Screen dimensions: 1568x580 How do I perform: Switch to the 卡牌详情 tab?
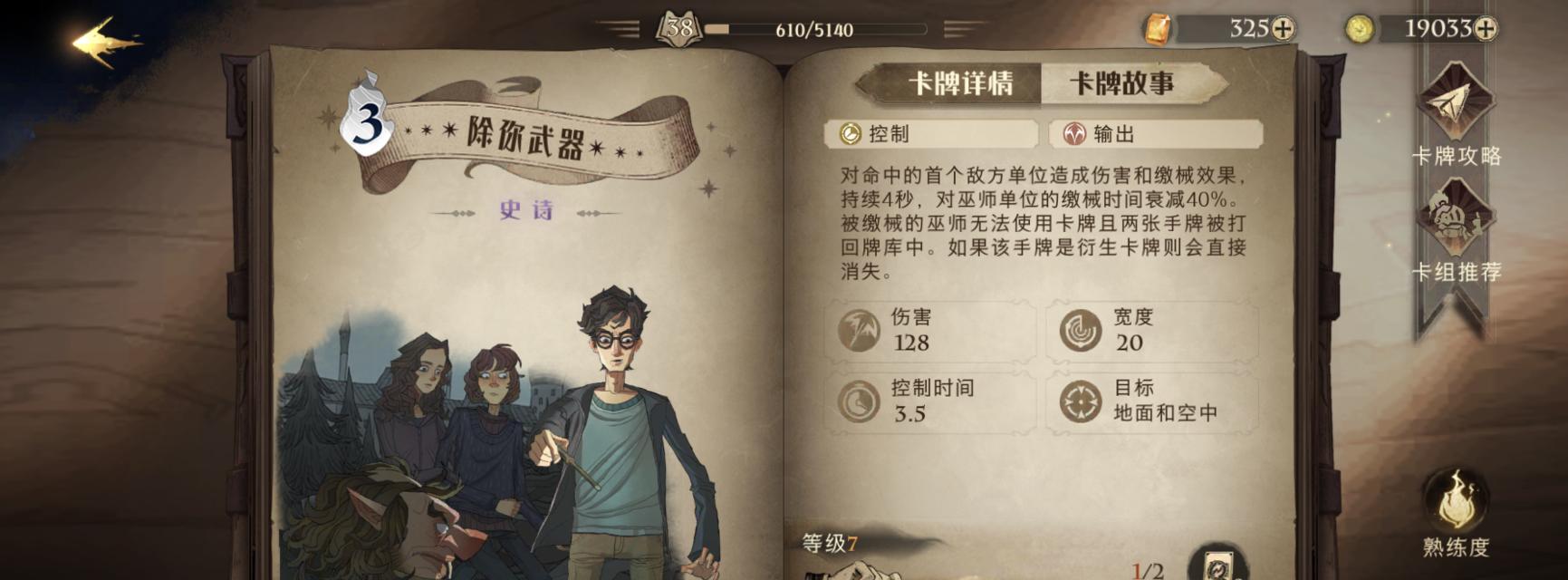pos(958,84)
